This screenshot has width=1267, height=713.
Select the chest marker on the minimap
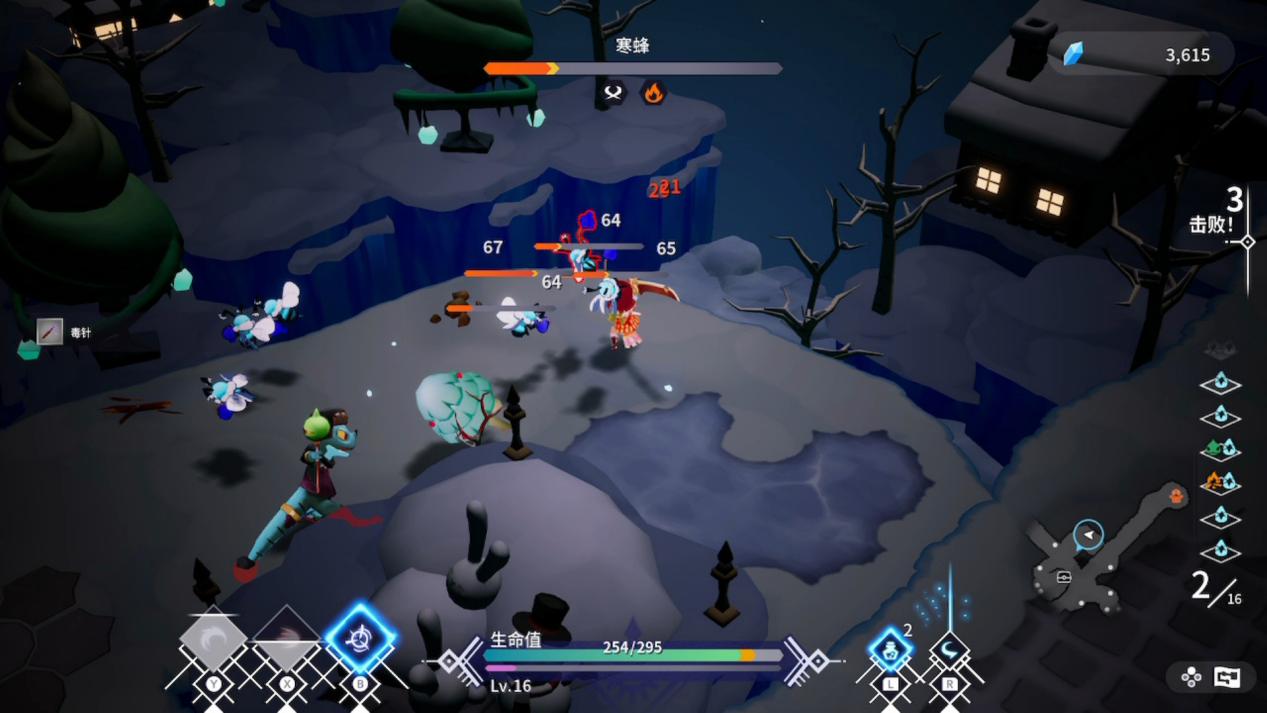pos(1064,577)
